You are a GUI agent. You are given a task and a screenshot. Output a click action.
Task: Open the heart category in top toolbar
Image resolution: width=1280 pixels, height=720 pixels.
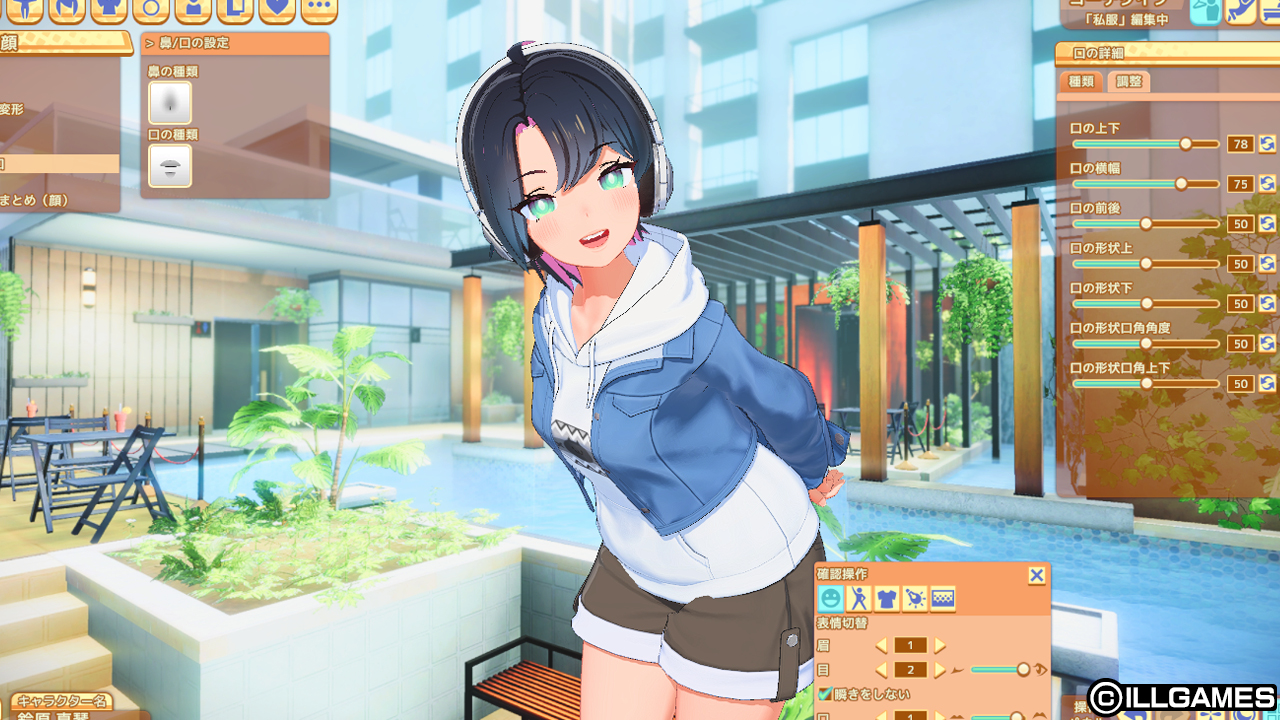[x=277, y=10]
